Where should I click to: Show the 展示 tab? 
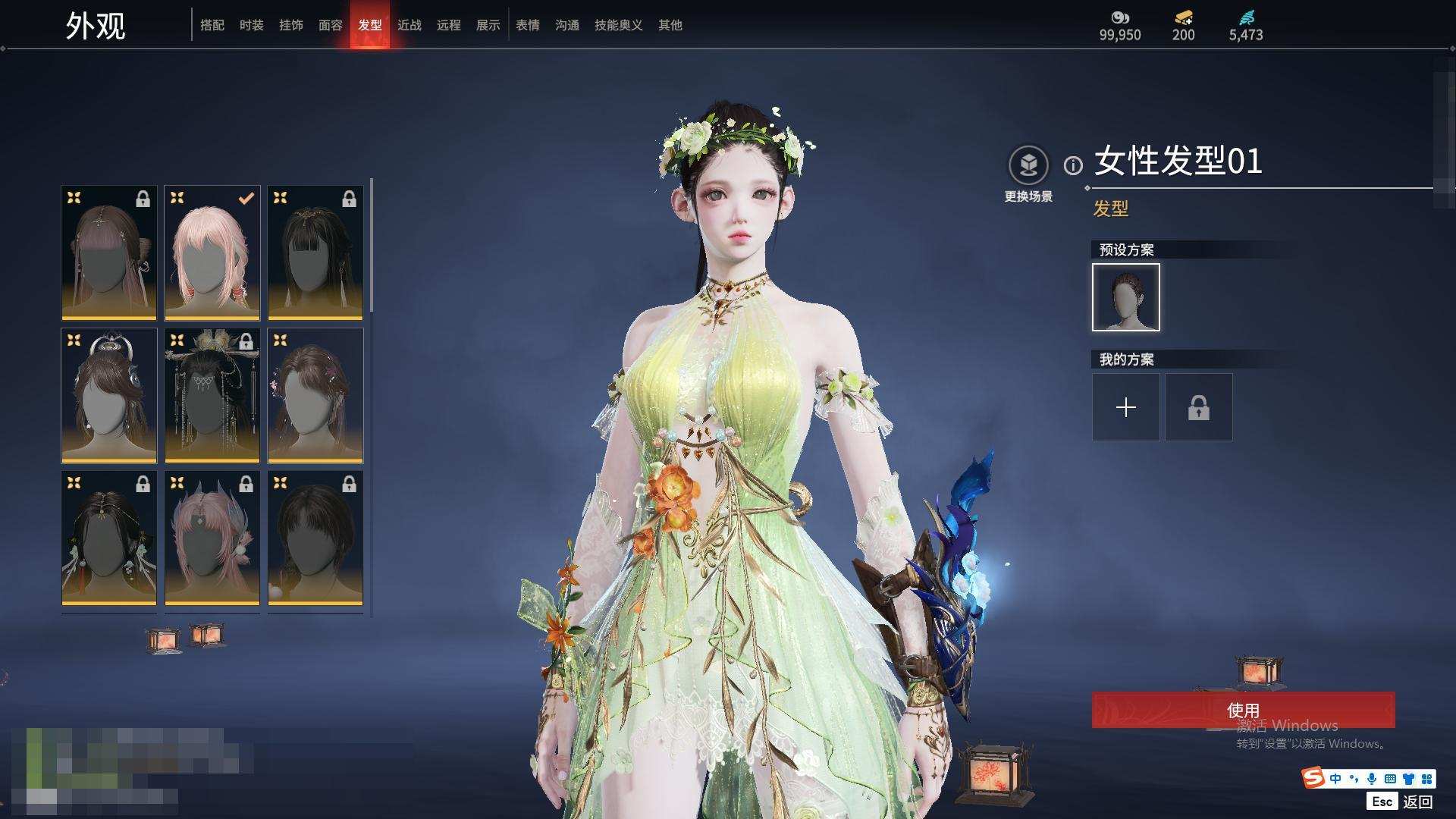[488, 25]
